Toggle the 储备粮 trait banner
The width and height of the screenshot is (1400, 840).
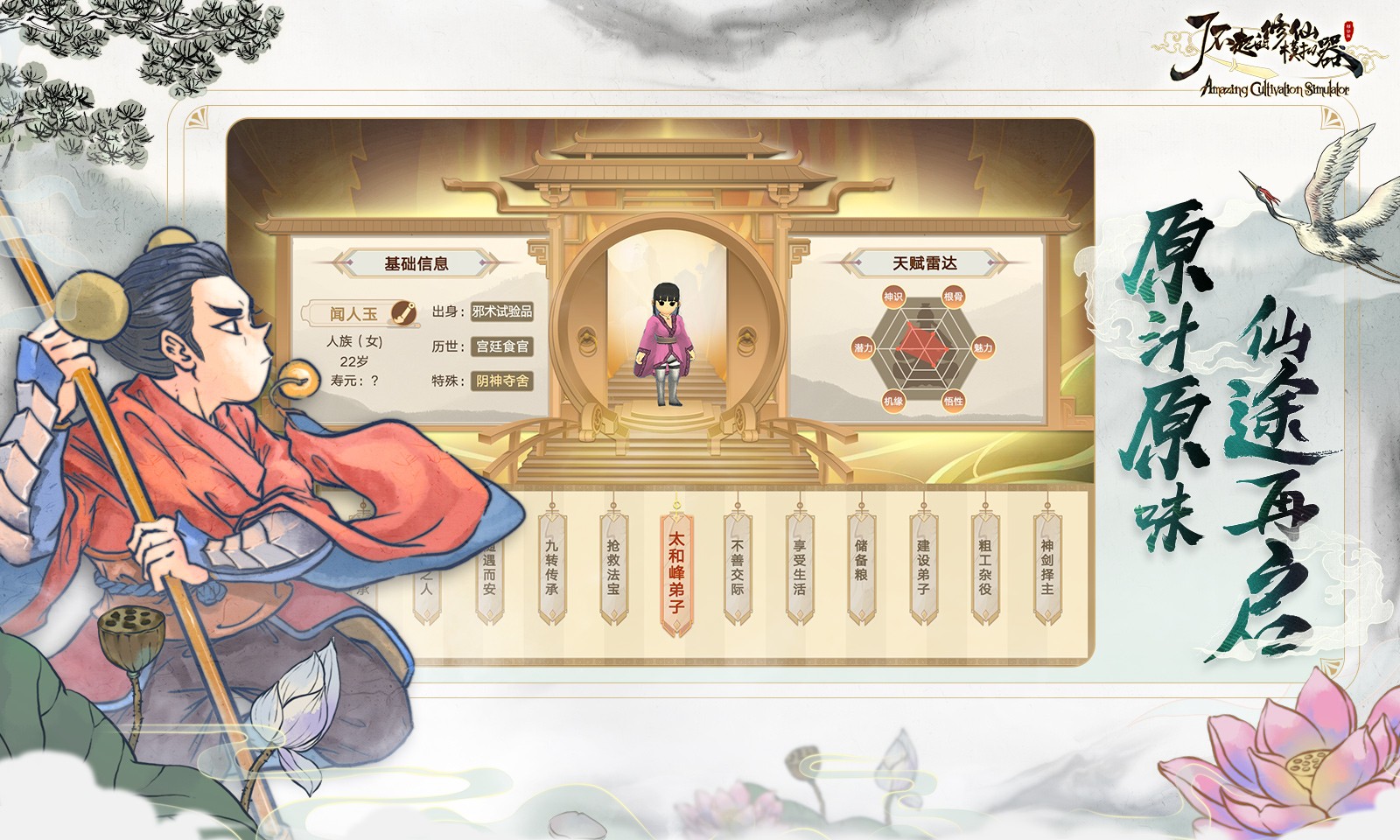tap(862, 564)
